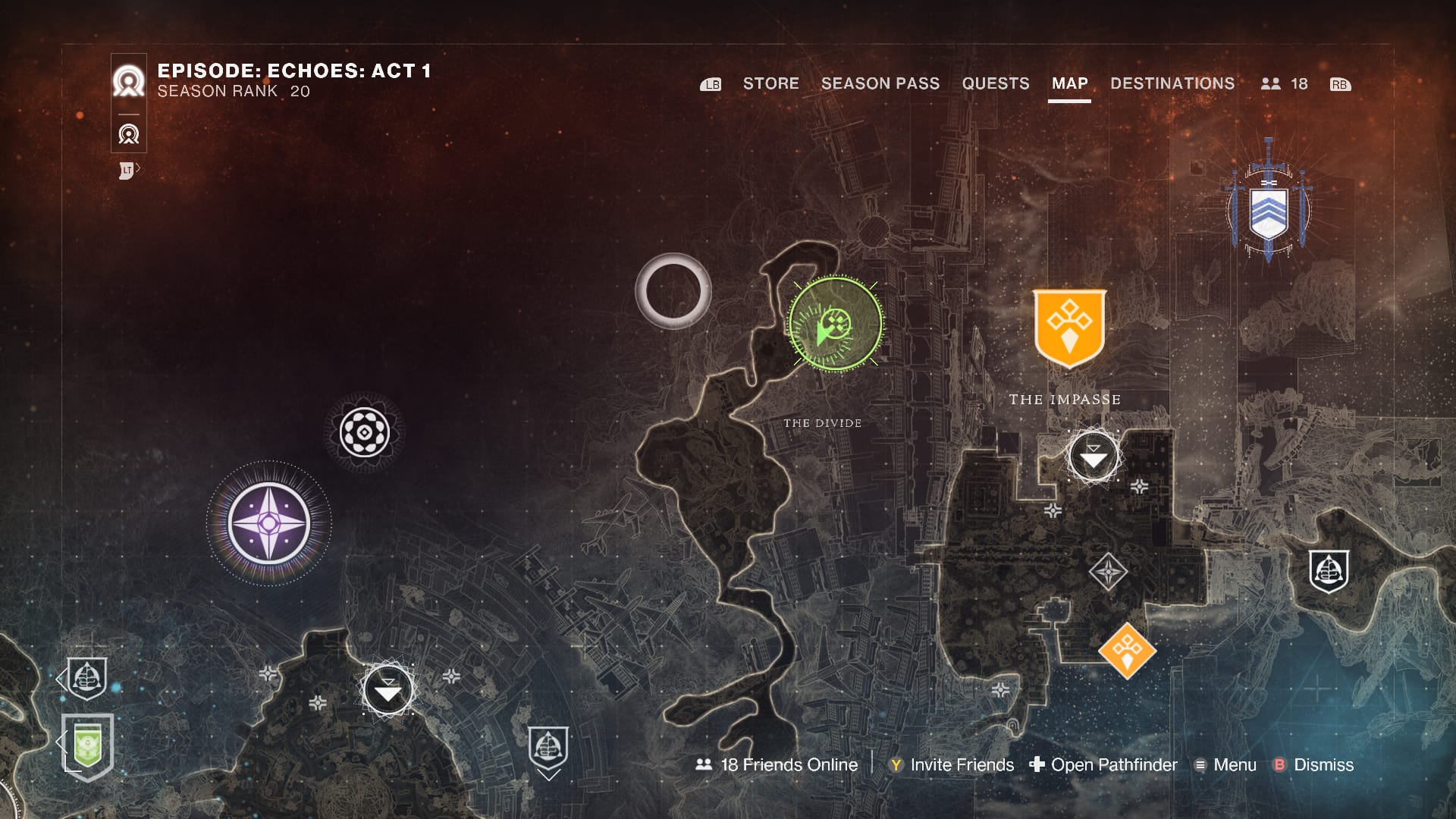Show the friends roster with 18 online
1456x819 pixels.
coord(1284,84)
